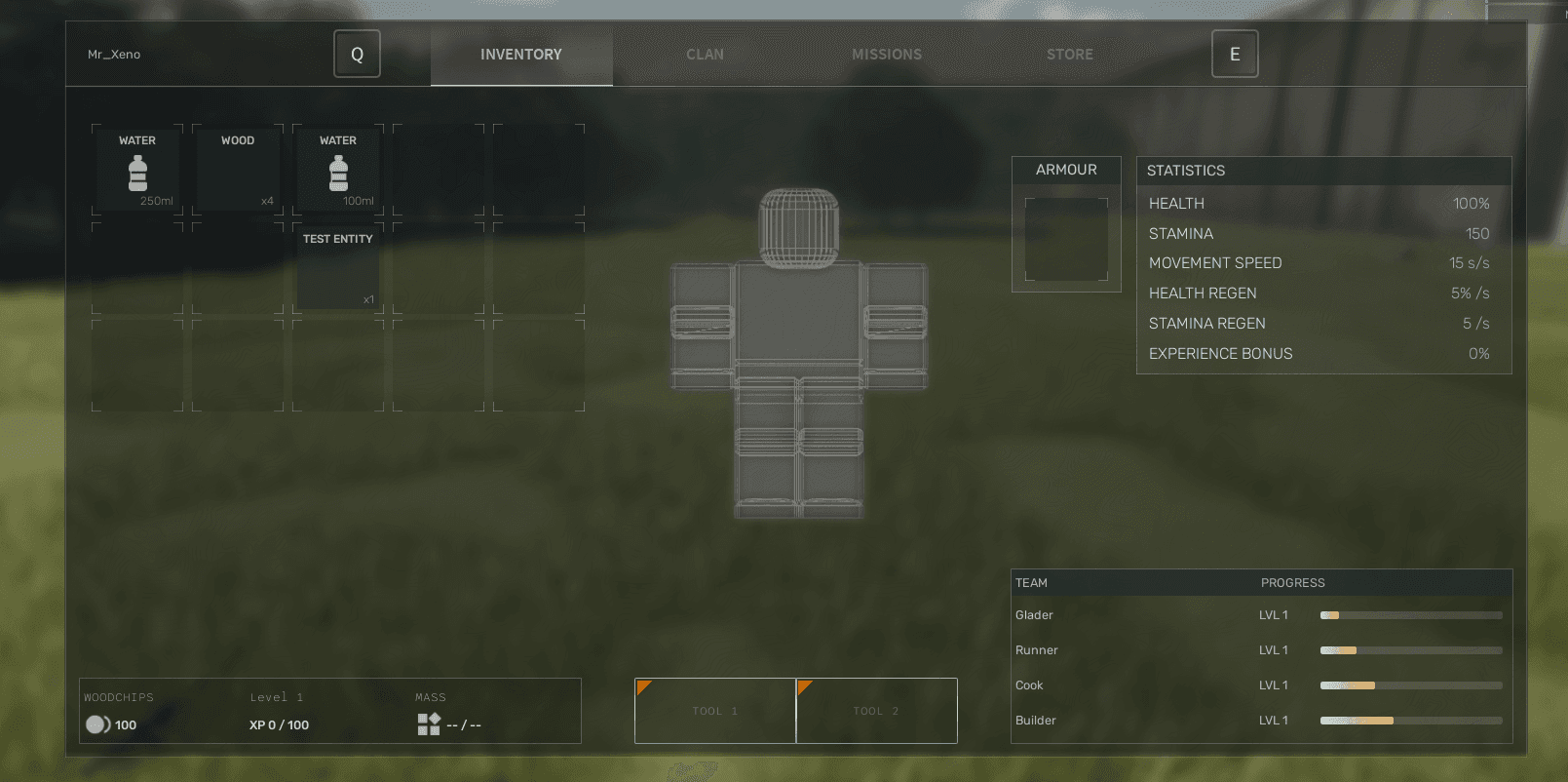Click the Builder progress bar
Viewport: 1568px width, 782px height.
(x=1410, y=721)
